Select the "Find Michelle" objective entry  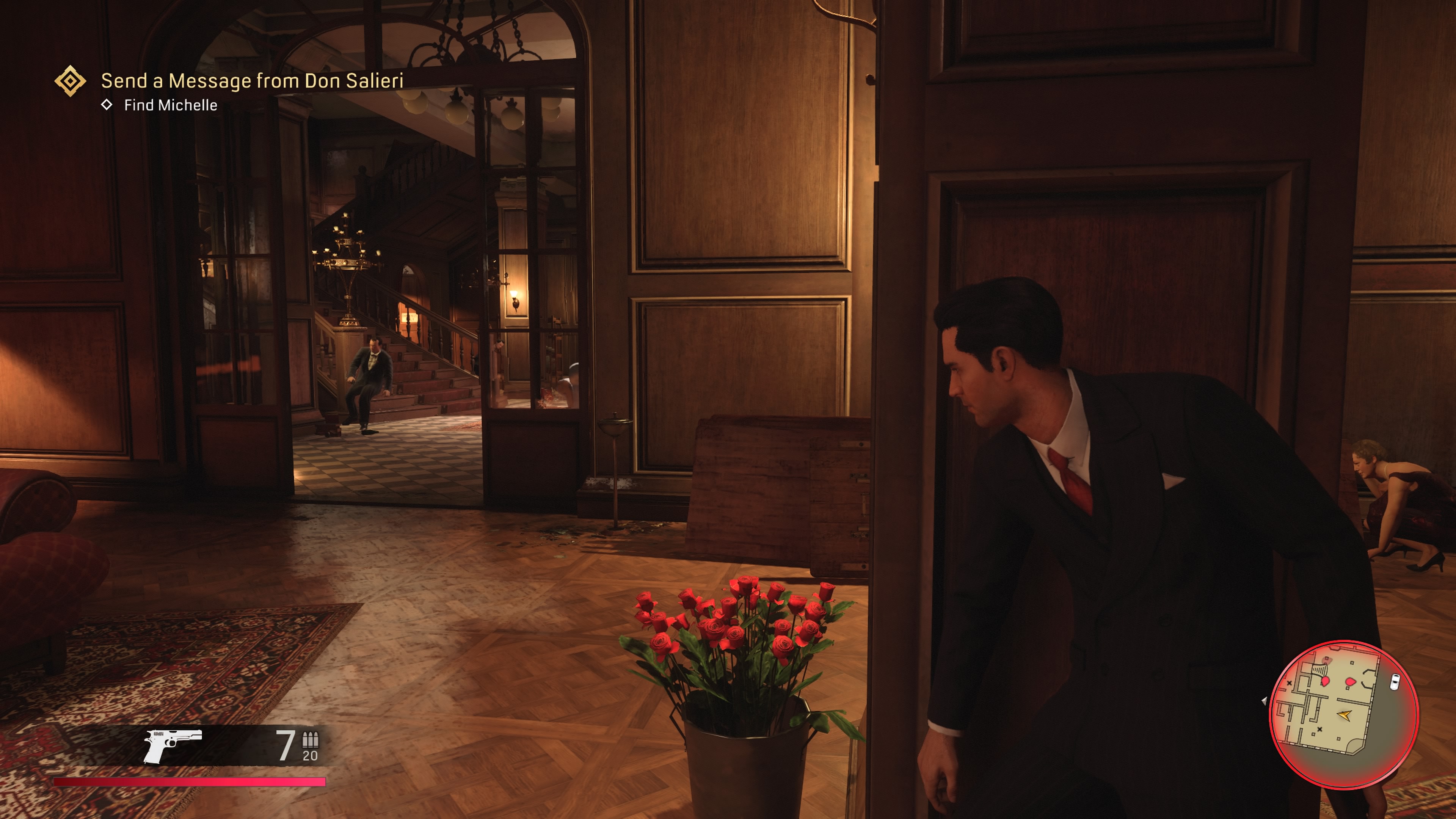pos(170,105)
